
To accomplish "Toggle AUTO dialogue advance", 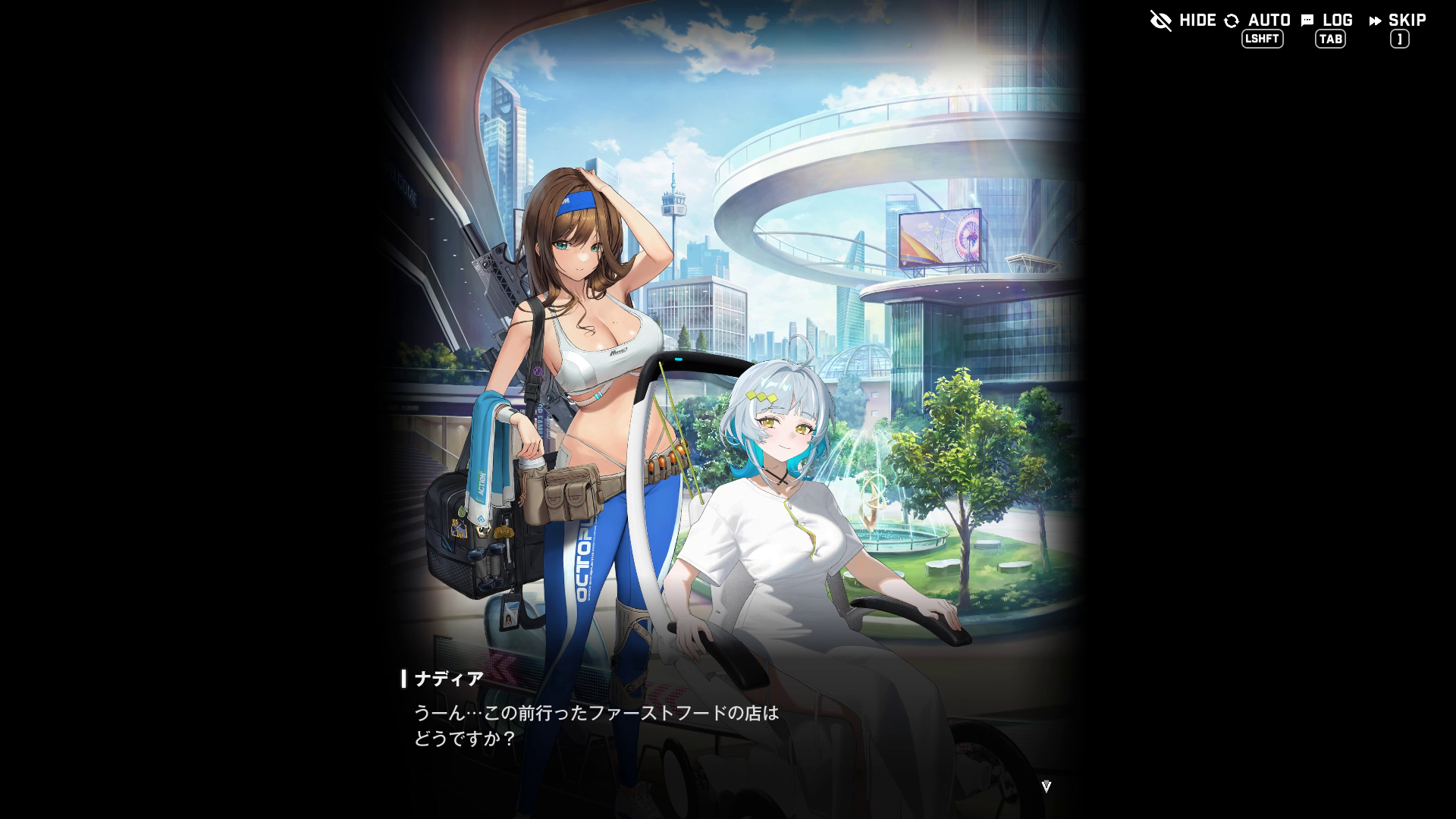I will 1258,21.
